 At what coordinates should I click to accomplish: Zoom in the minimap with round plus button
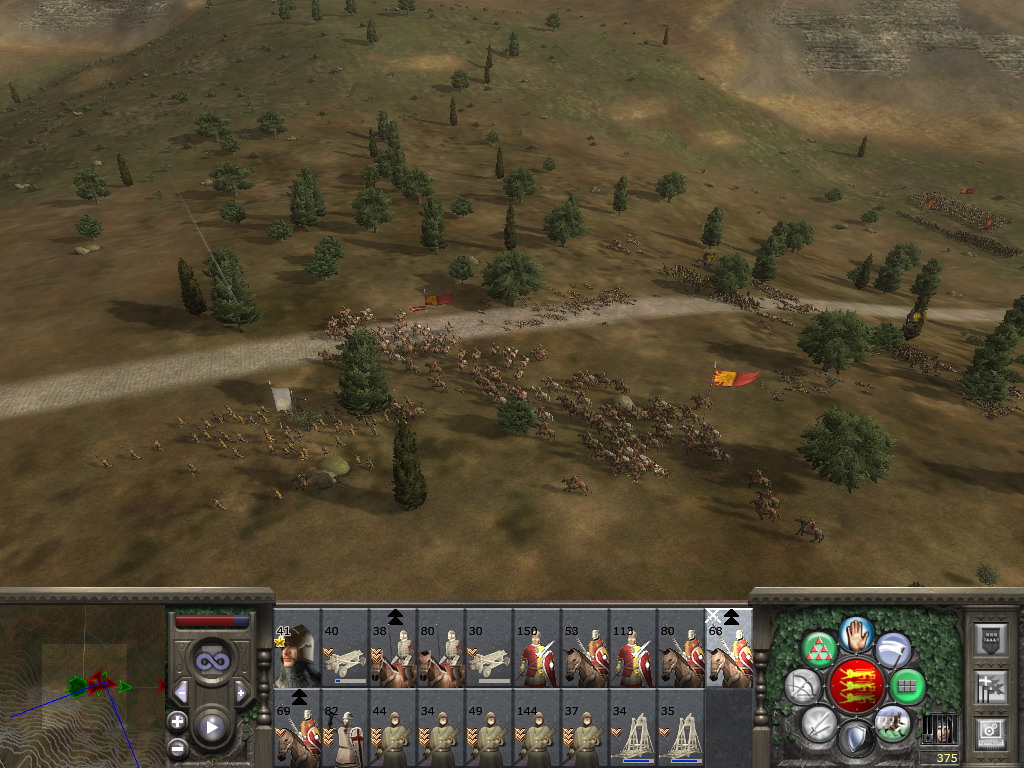[x=177, y=721]
